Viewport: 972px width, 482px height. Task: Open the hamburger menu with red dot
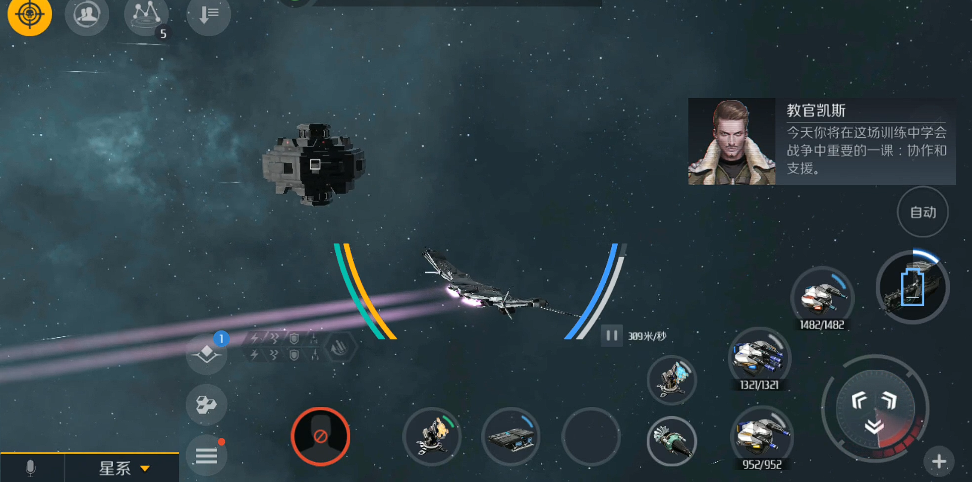pos(206,456)
